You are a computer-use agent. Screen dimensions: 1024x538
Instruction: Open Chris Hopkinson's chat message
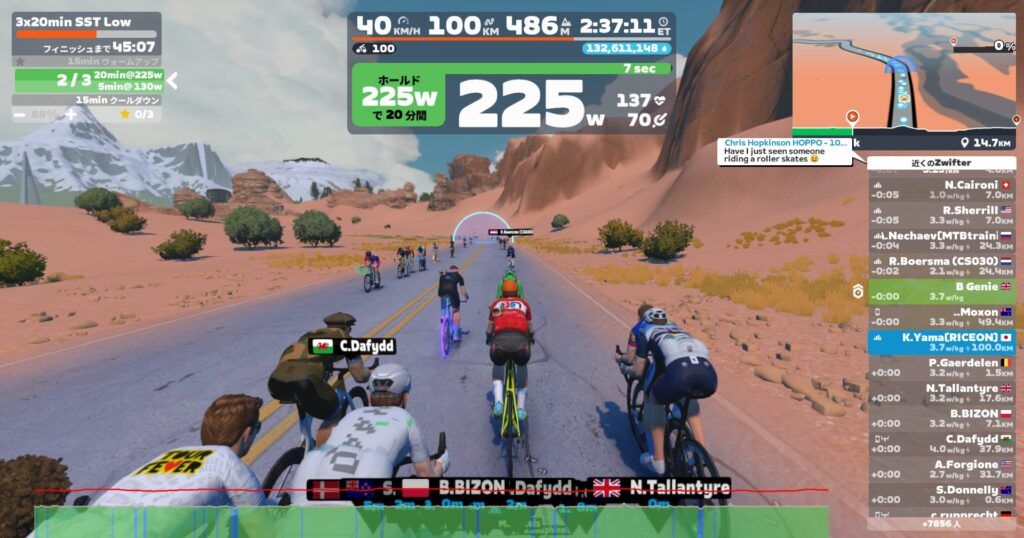785,150
